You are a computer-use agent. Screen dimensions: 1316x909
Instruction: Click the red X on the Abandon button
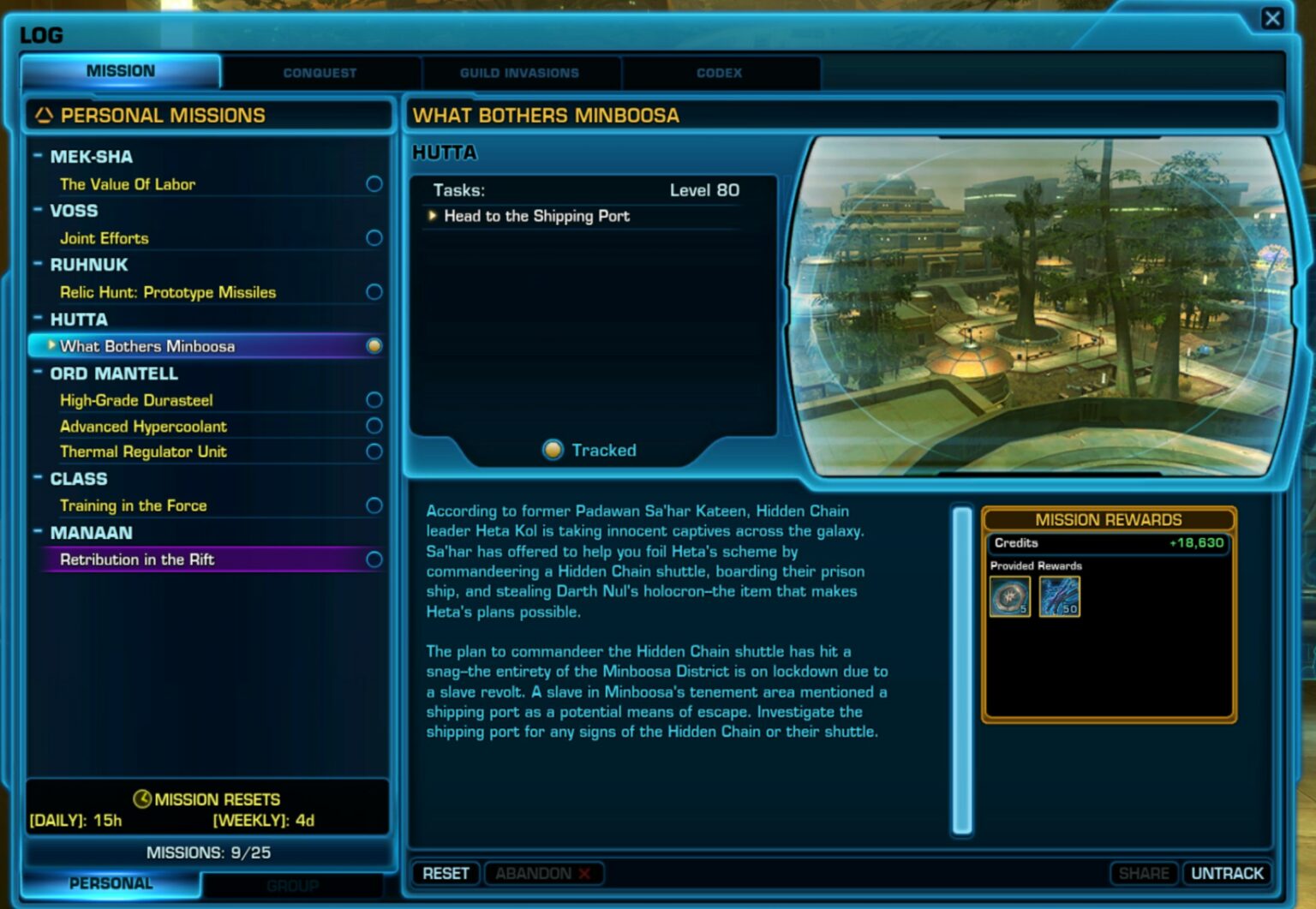point(583,873)
